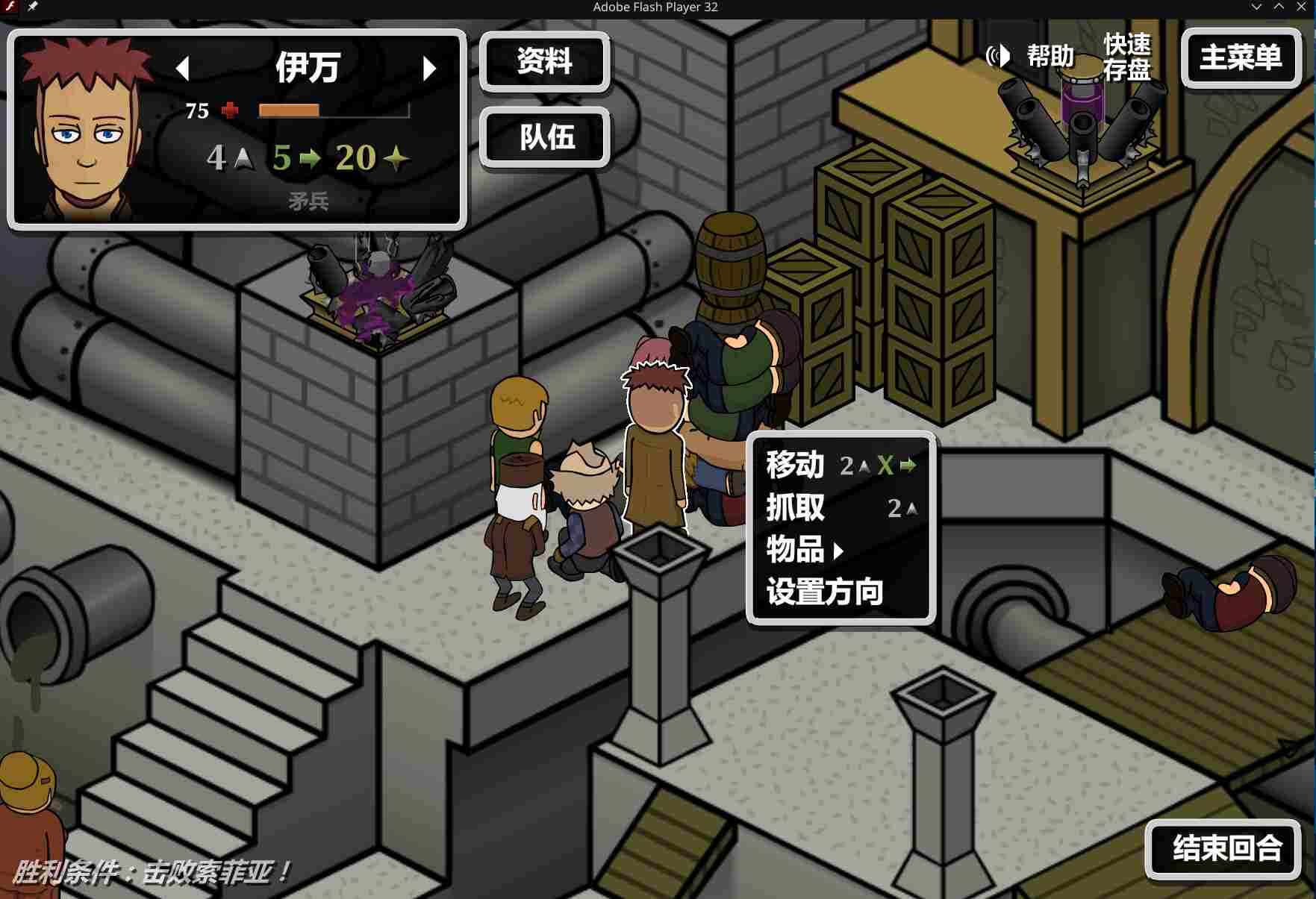Open the 队伍 panel
The height and width of the screenshot is (899, 1316).
point(544,139)
